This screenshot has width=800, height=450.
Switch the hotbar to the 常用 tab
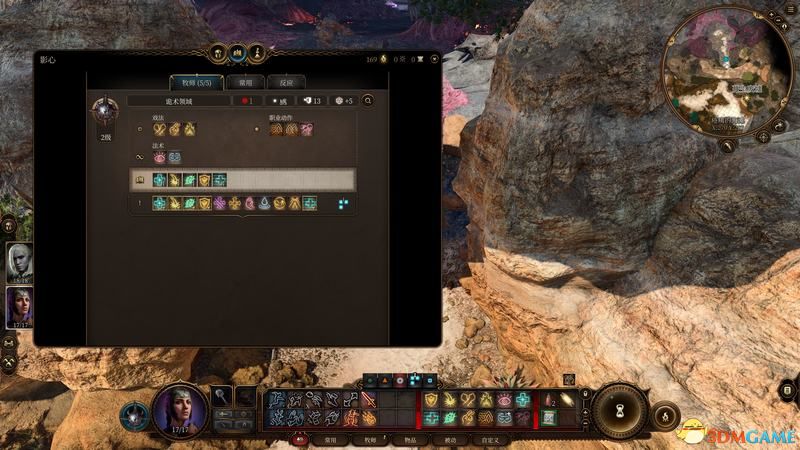point(329,439)
